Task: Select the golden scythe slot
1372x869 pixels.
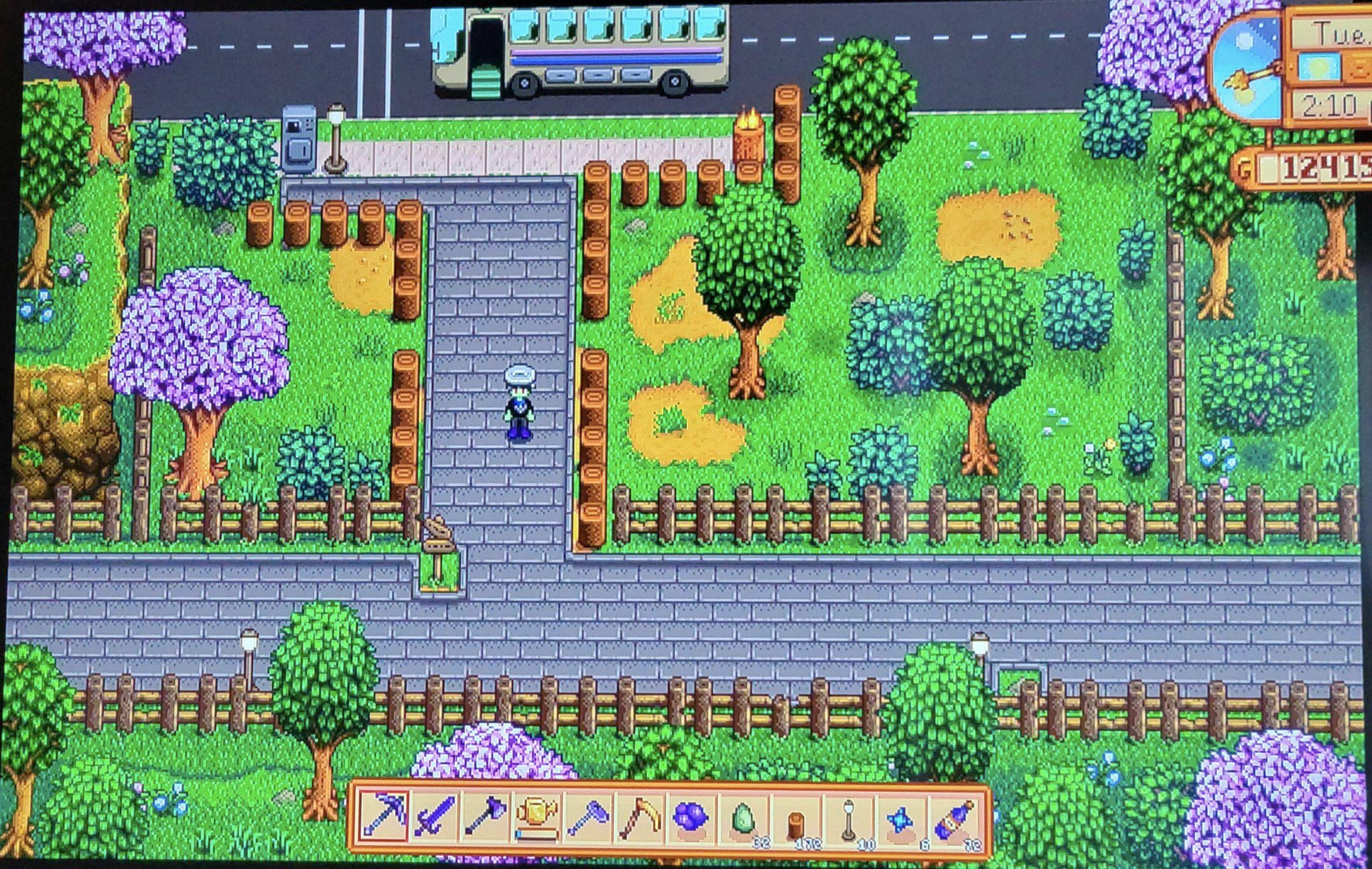Action: (x=638, y=817)
